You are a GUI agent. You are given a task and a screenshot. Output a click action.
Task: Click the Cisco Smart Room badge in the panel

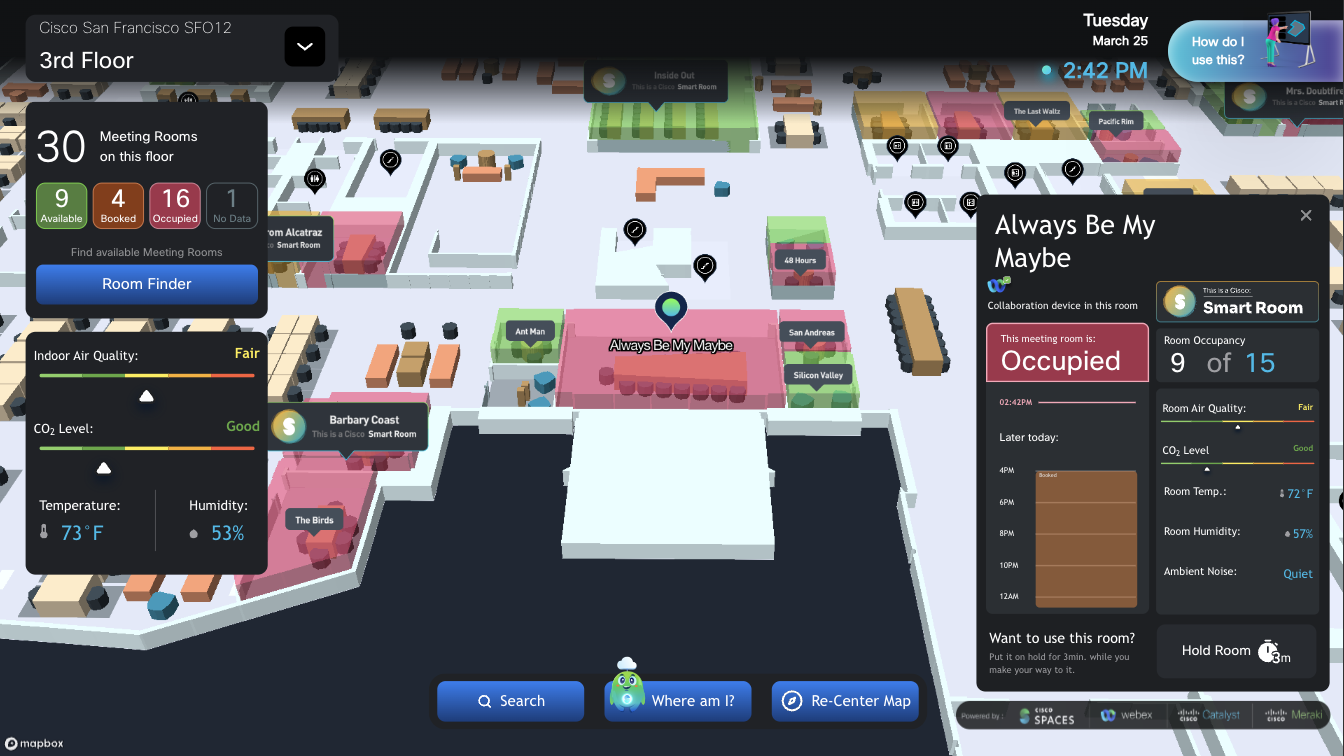(x=1237, y=301)
